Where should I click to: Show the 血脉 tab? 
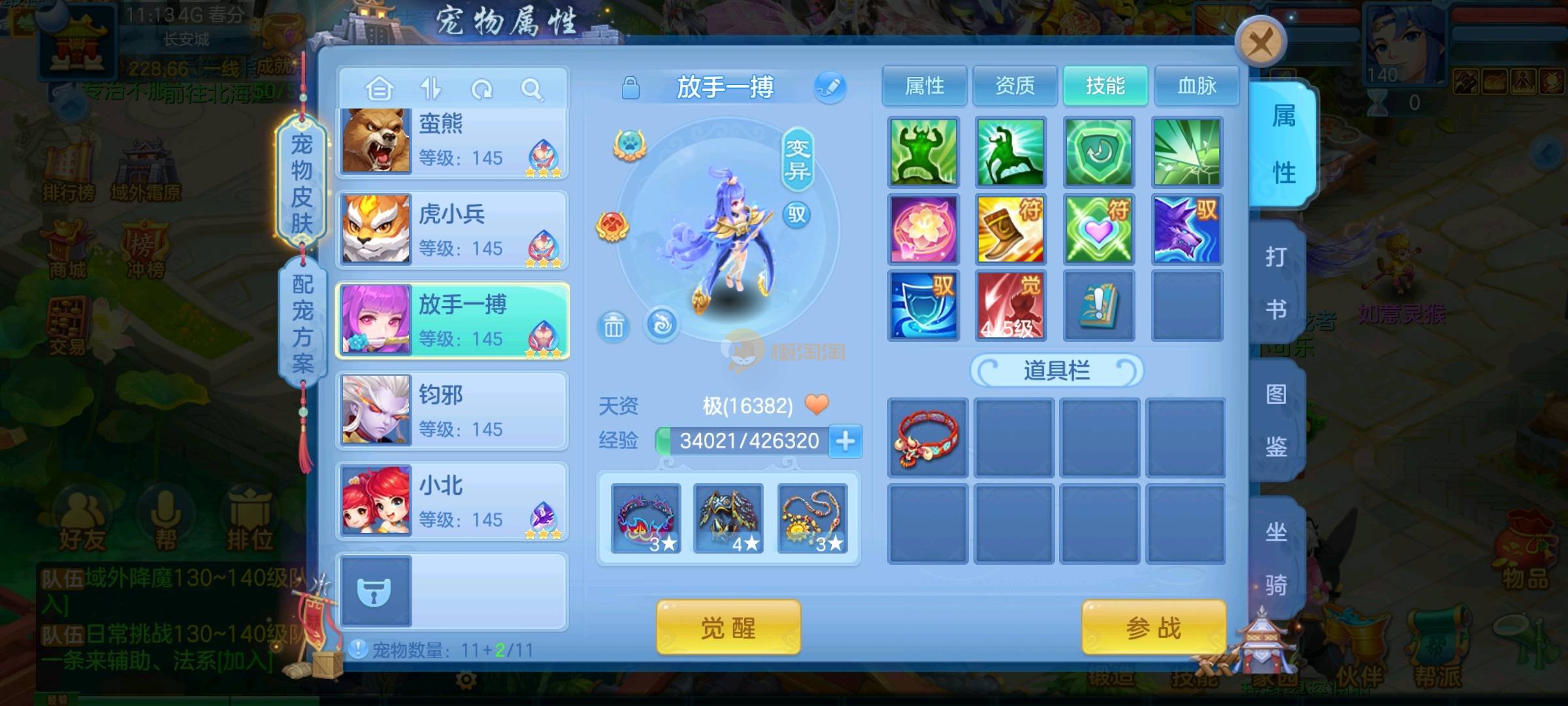(1196, 86)
